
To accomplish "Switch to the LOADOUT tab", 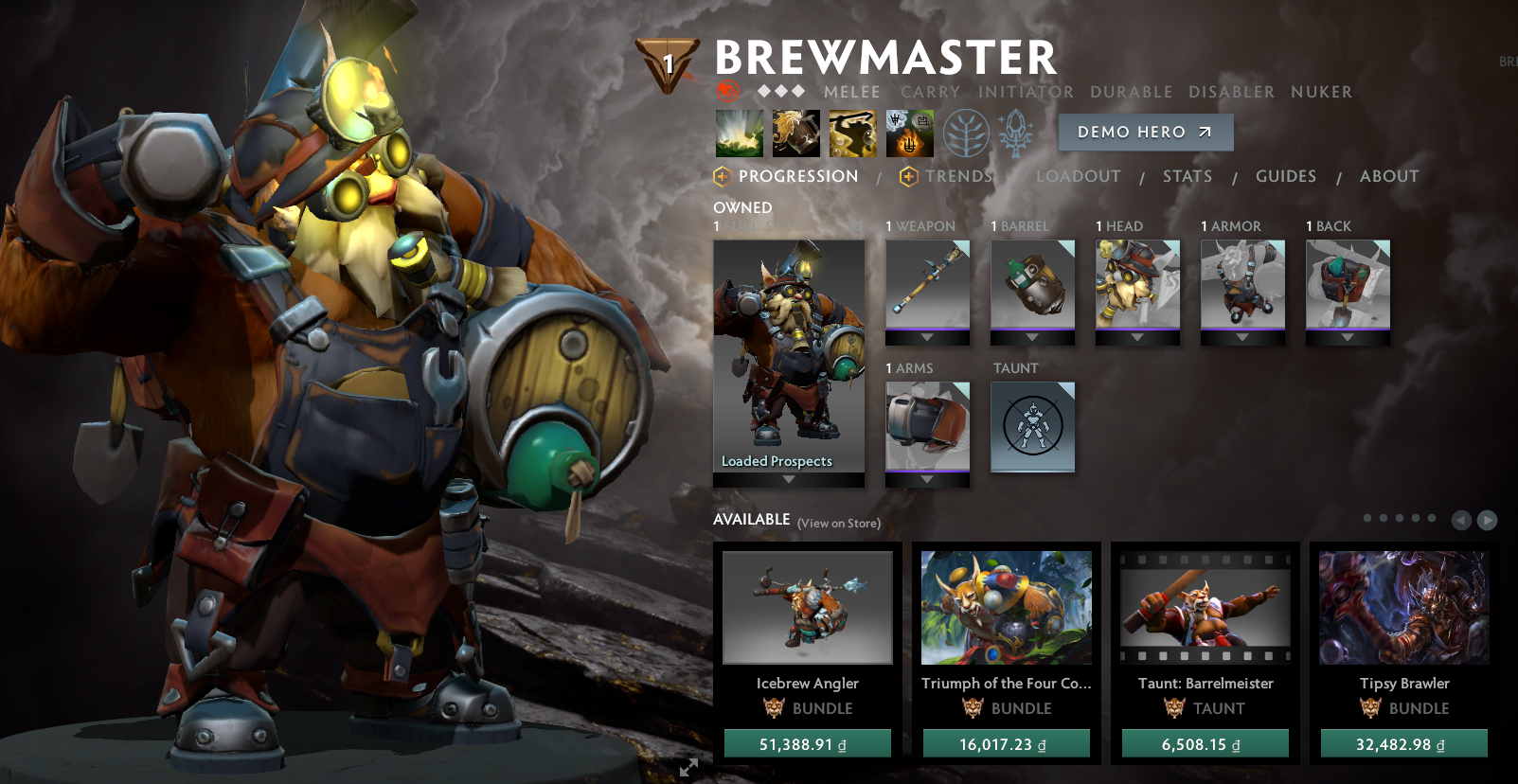I will coord(1079,176).
